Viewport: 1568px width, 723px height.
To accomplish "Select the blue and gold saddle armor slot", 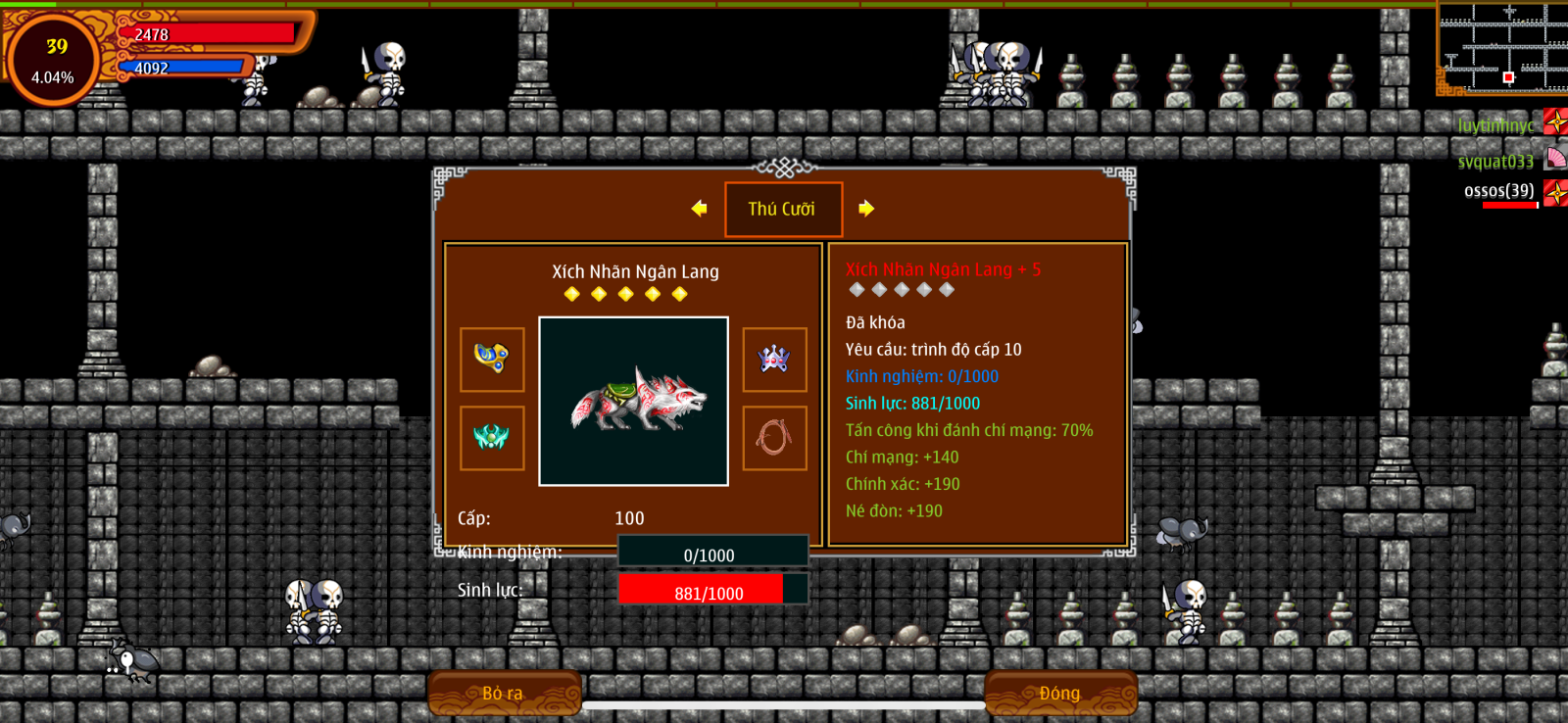I will click(492, 359).
